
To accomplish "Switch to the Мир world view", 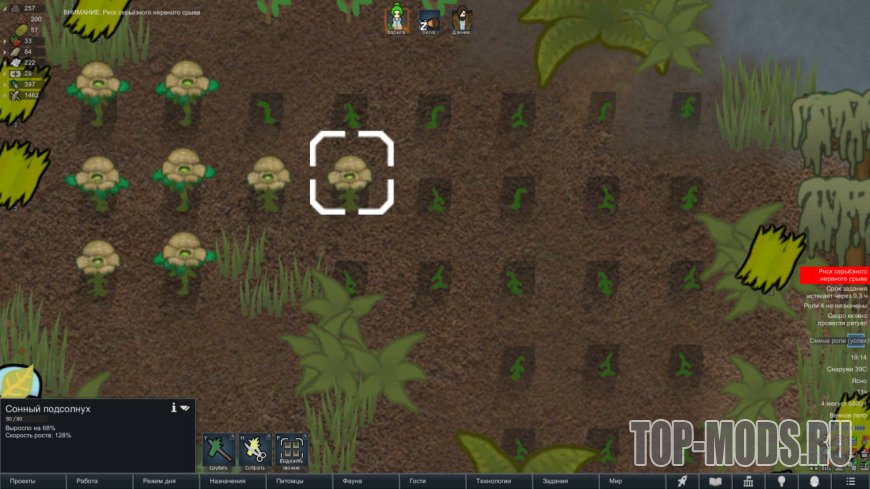I will click(x=616, y=481).
